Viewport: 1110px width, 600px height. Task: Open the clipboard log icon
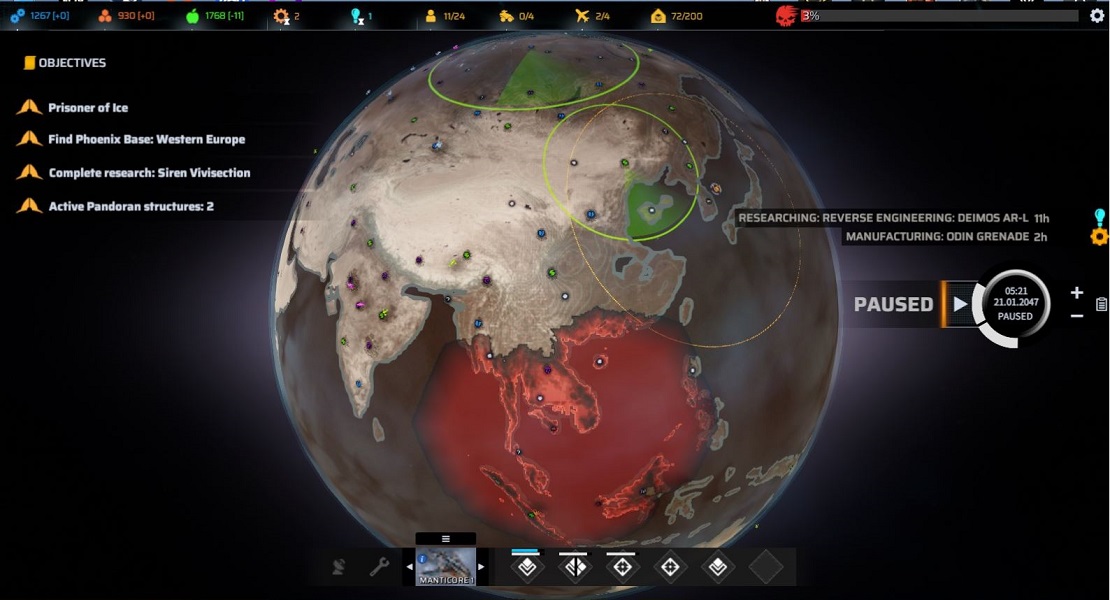coord(1101,305)
